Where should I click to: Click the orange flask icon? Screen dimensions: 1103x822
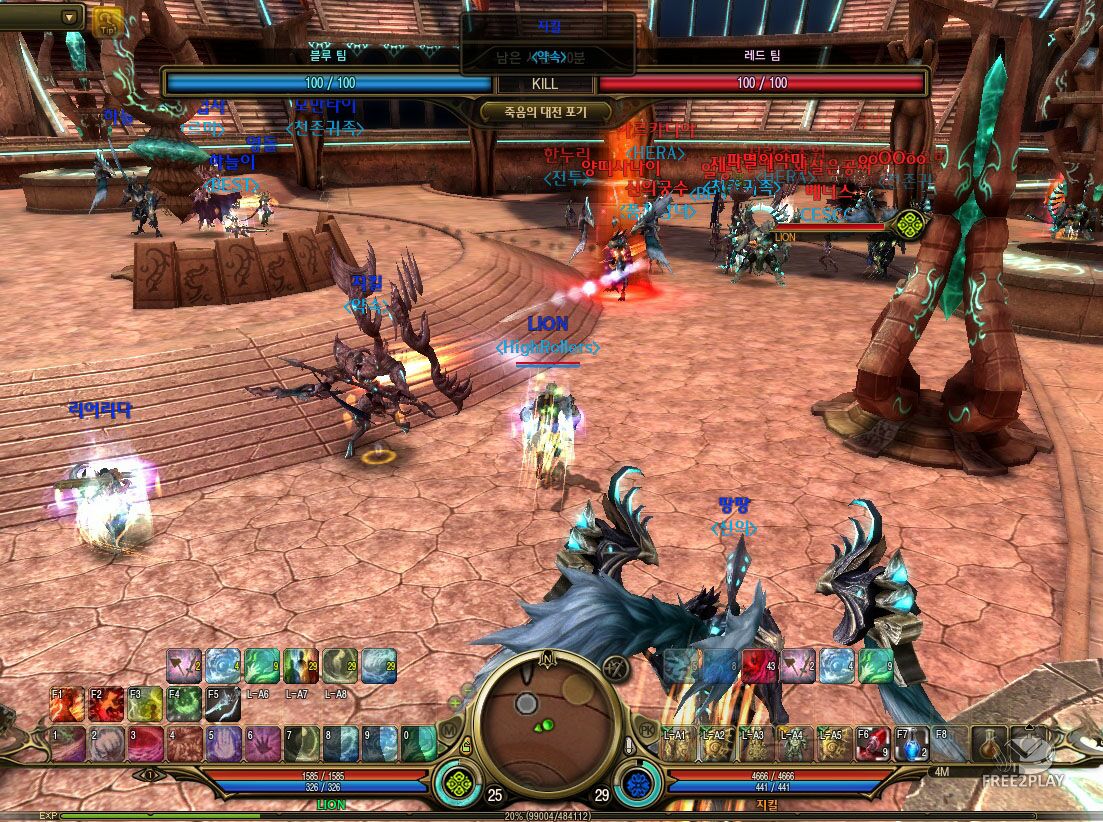990,743
